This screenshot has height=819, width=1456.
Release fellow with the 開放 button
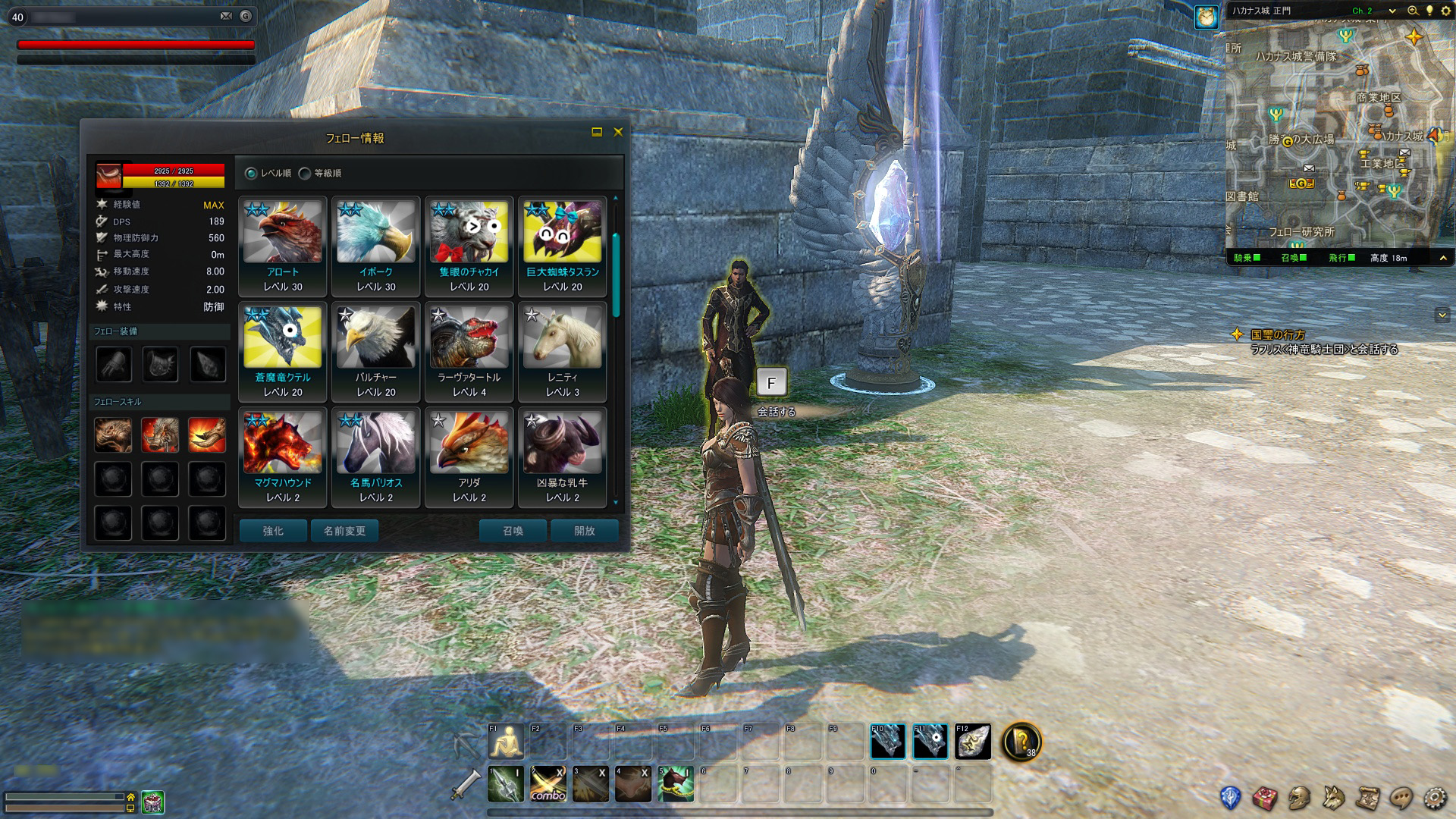(x=584, y=531)
